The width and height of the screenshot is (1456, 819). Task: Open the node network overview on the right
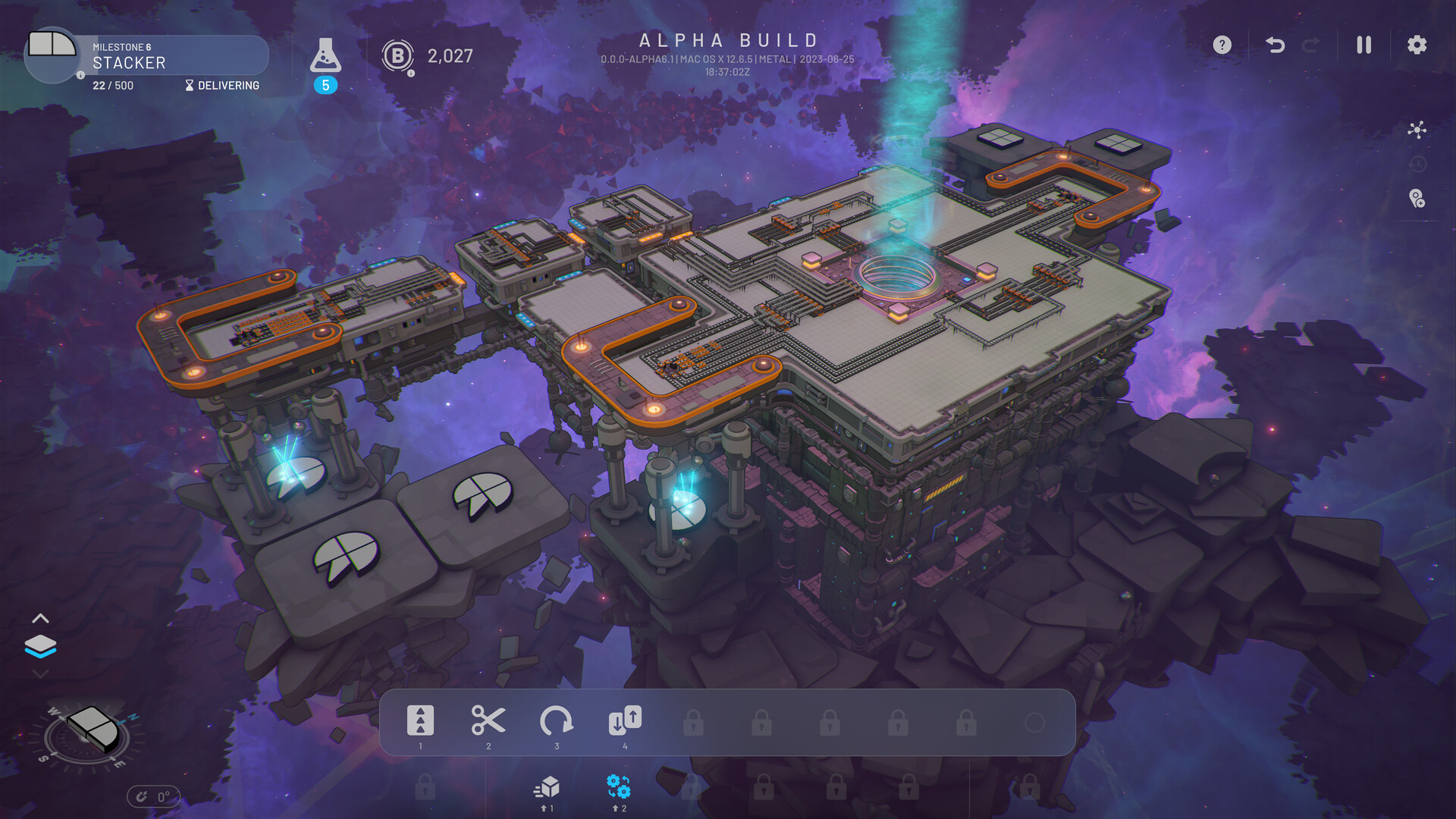tap(1417, 130)
